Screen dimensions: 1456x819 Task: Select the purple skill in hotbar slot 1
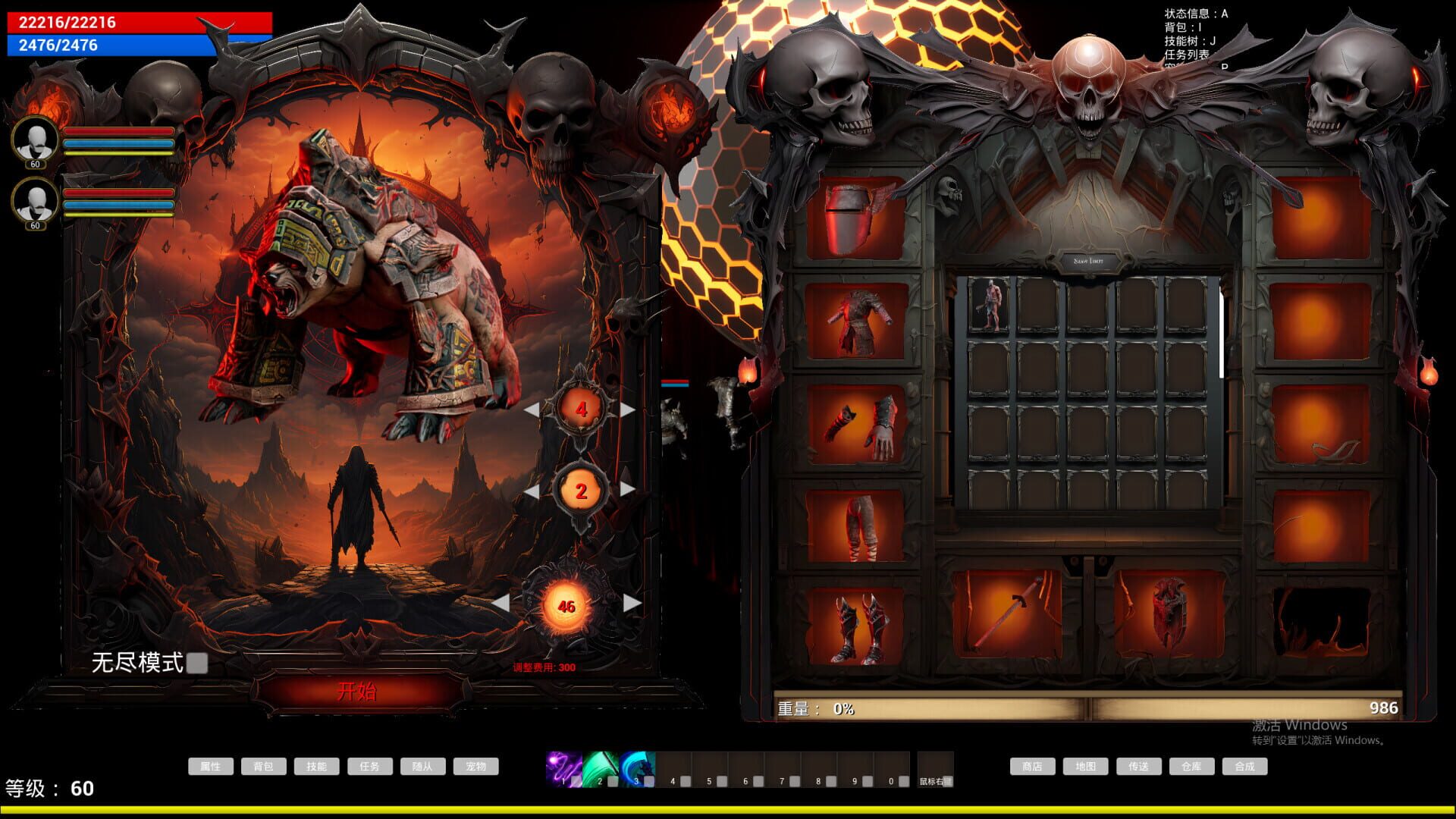pos(565,768)
